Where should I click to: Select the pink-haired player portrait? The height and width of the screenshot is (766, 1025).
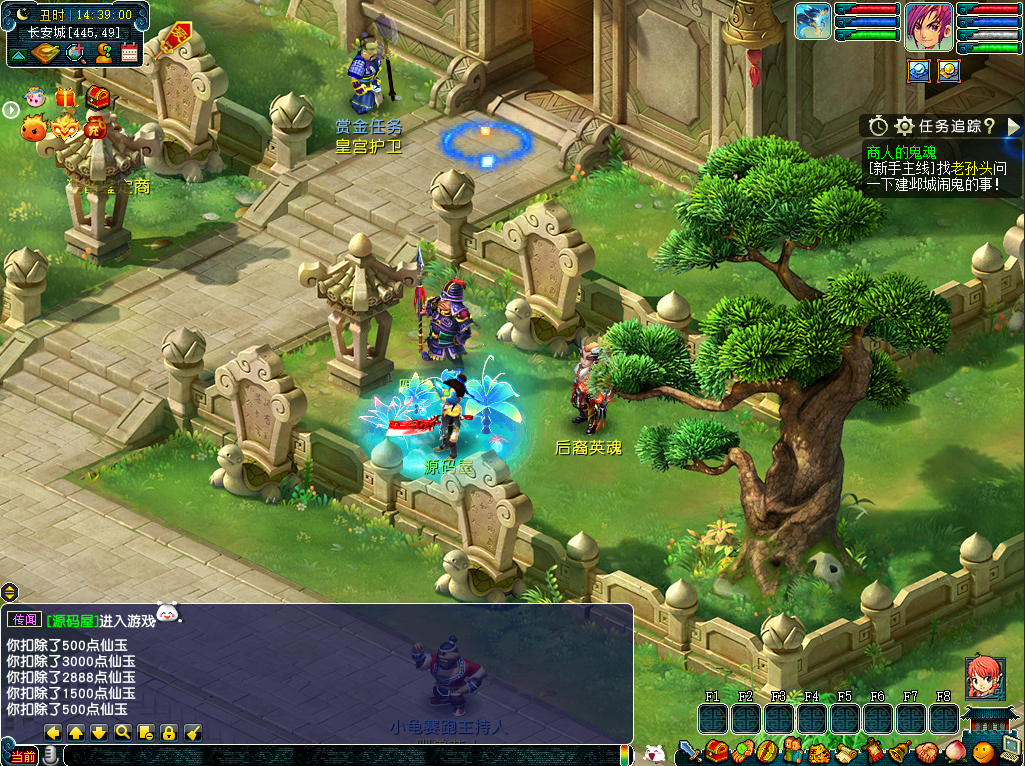pyautogui.click(x=929, y=27)
